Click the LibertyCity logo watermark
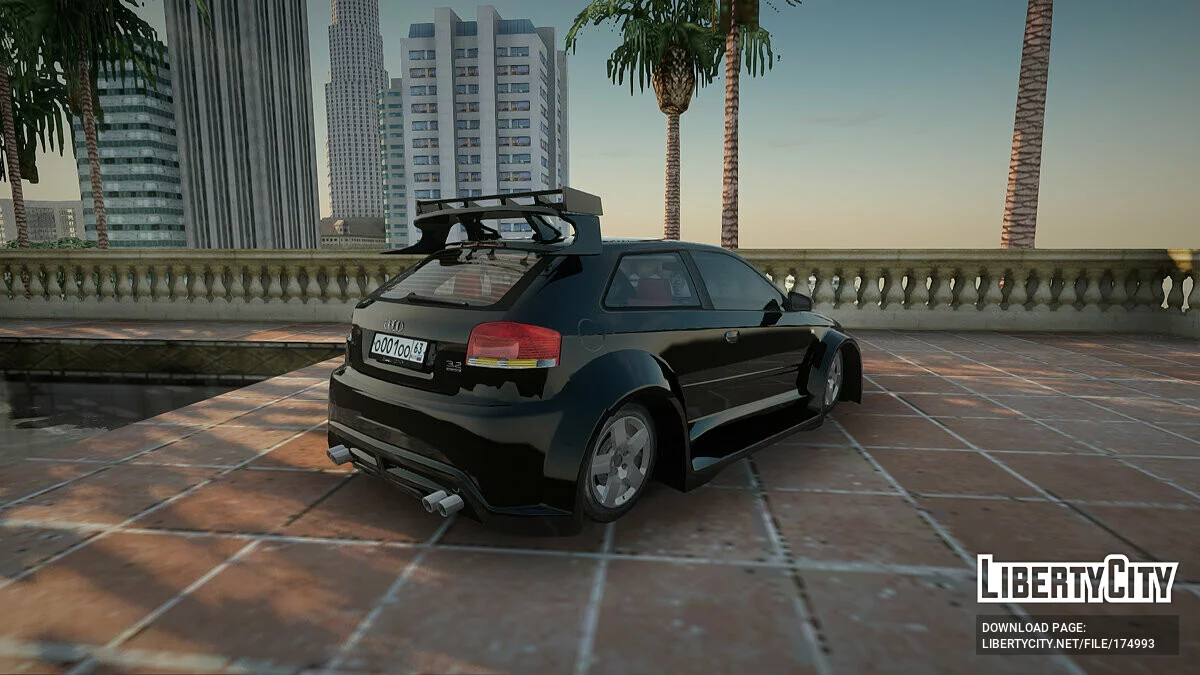Image resolution: width=1200 pixels, height=675 pixels. tap(1077, 579)
